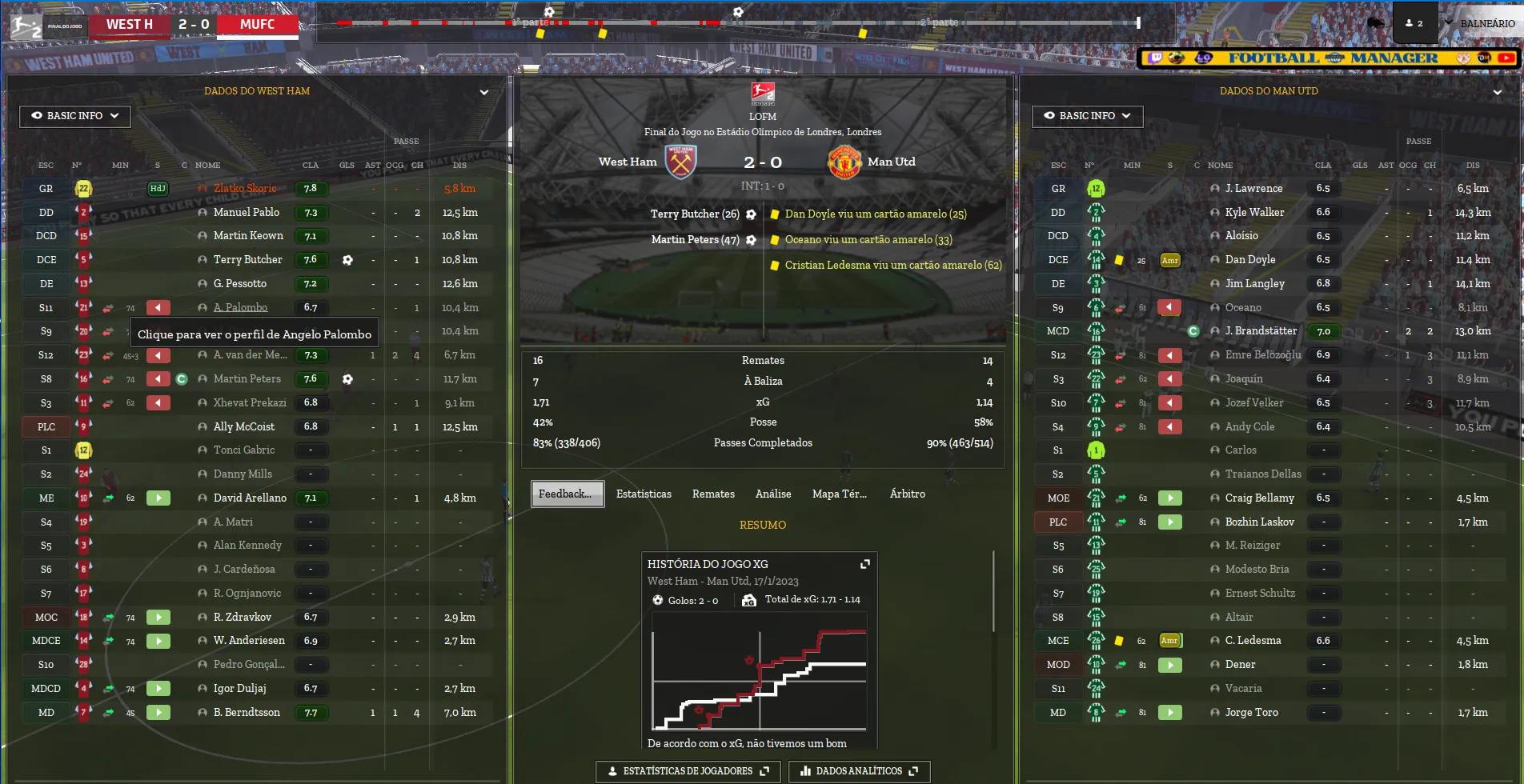Screen dimensions: 1524x784
Task: Open Estatísticas de Jogadores panel
Action: [x=688, y=771]
